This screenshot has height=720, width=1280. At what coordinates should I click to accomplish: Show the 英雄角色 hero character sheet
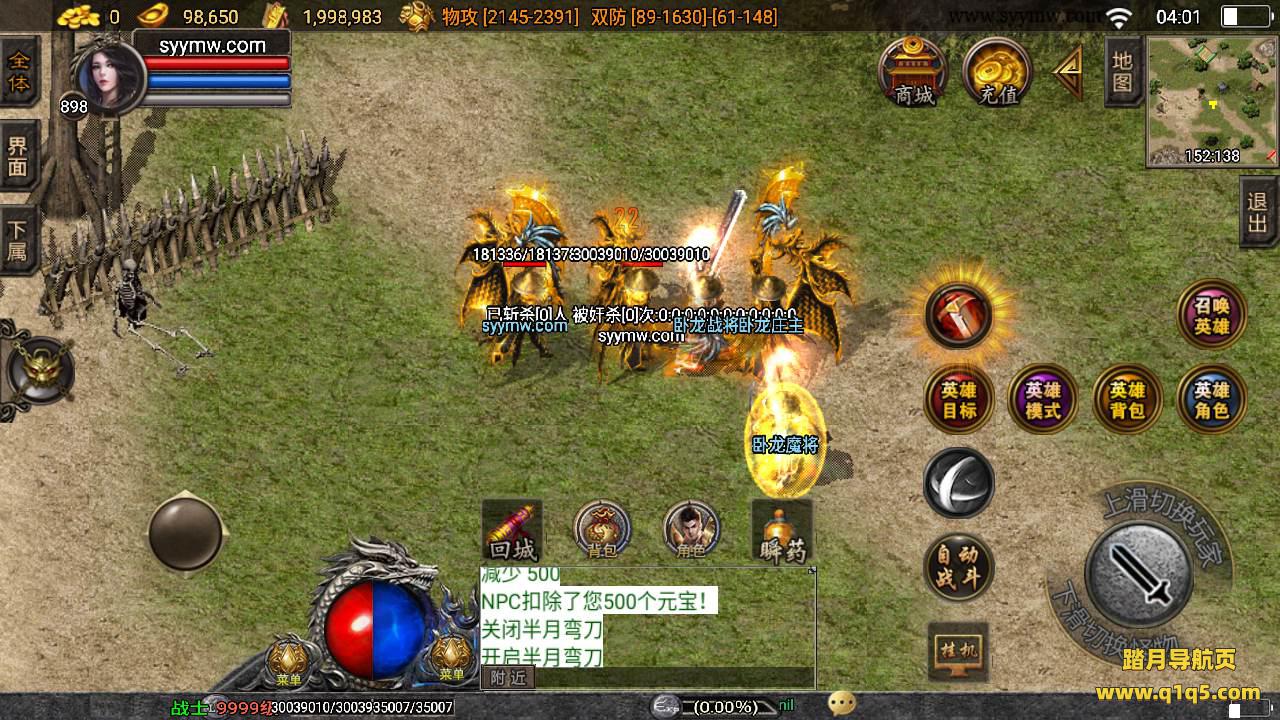tap(1211, 399)
